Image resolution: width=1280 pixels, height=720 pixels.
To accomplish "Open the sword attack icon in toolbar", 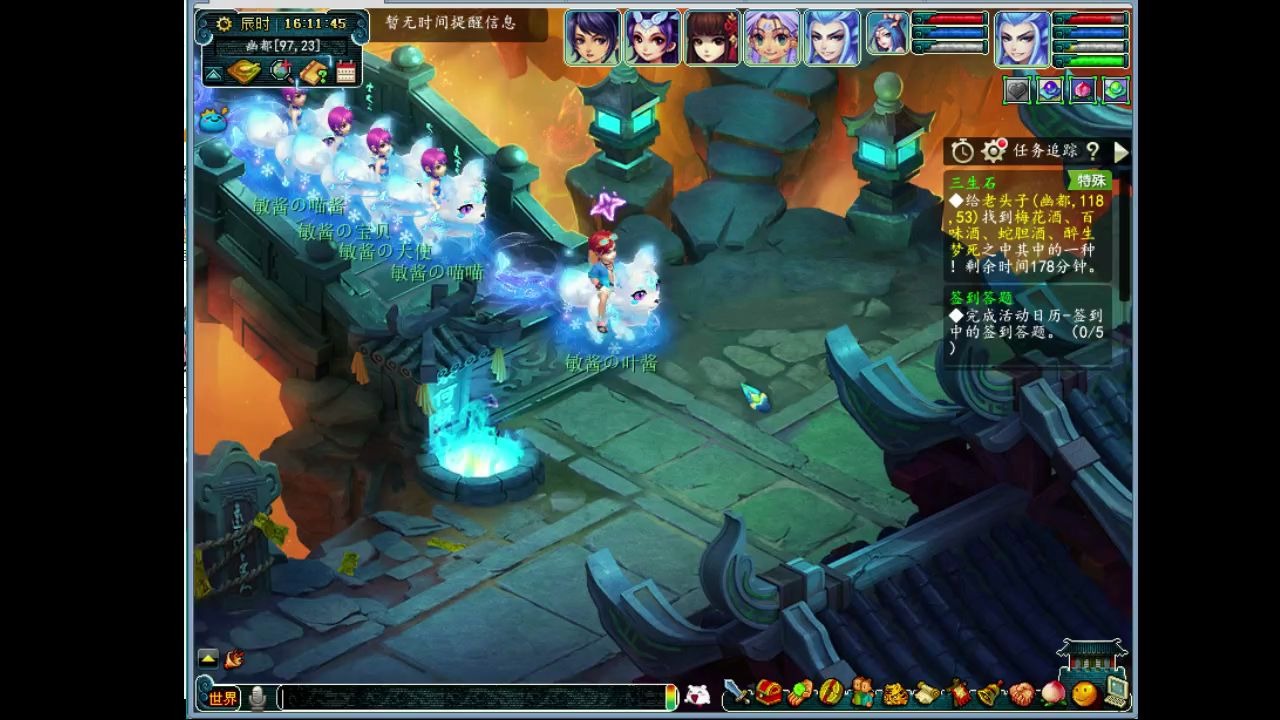I will tap(737, 692).
